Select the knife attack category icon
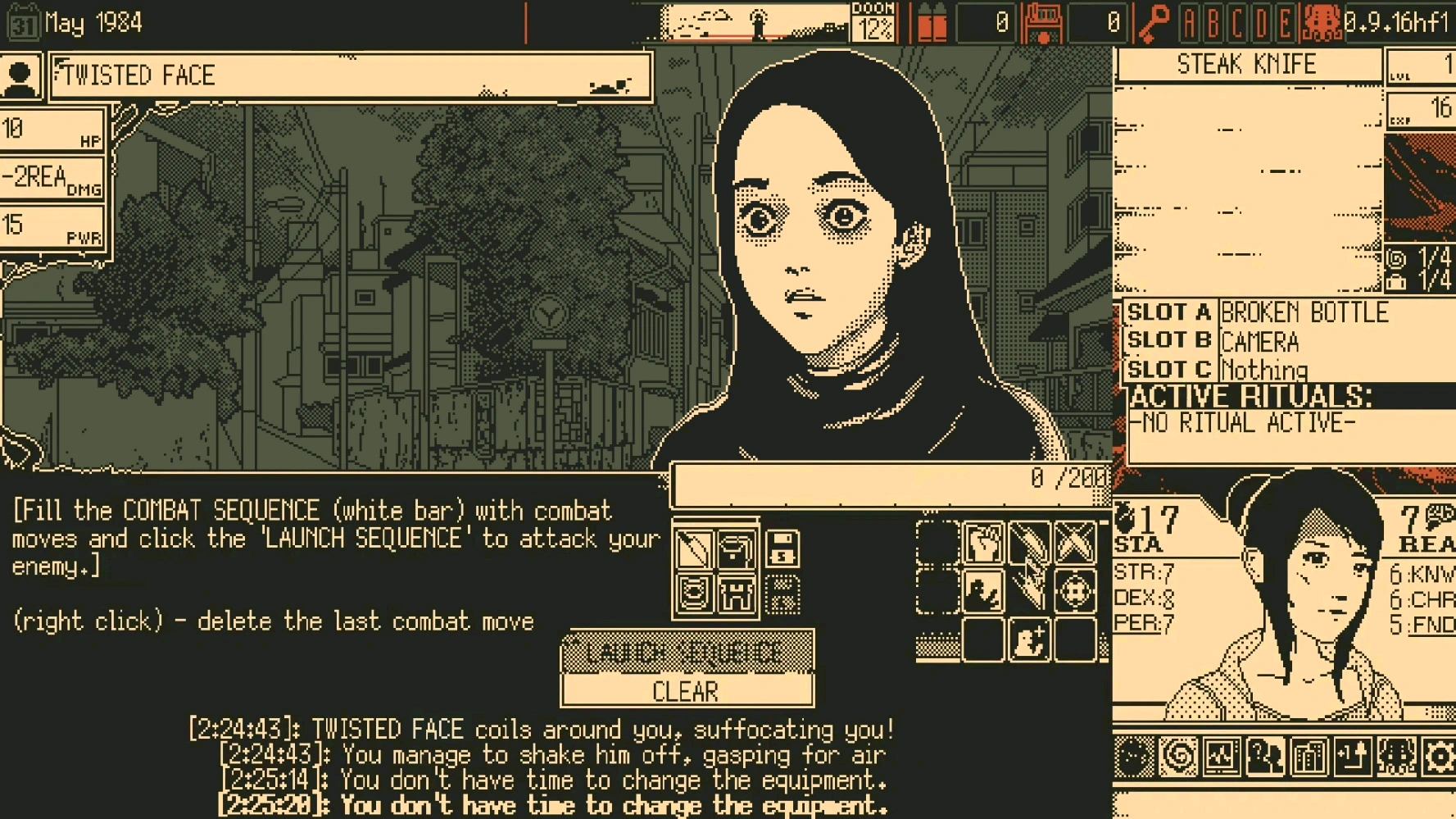 (693, 549)
